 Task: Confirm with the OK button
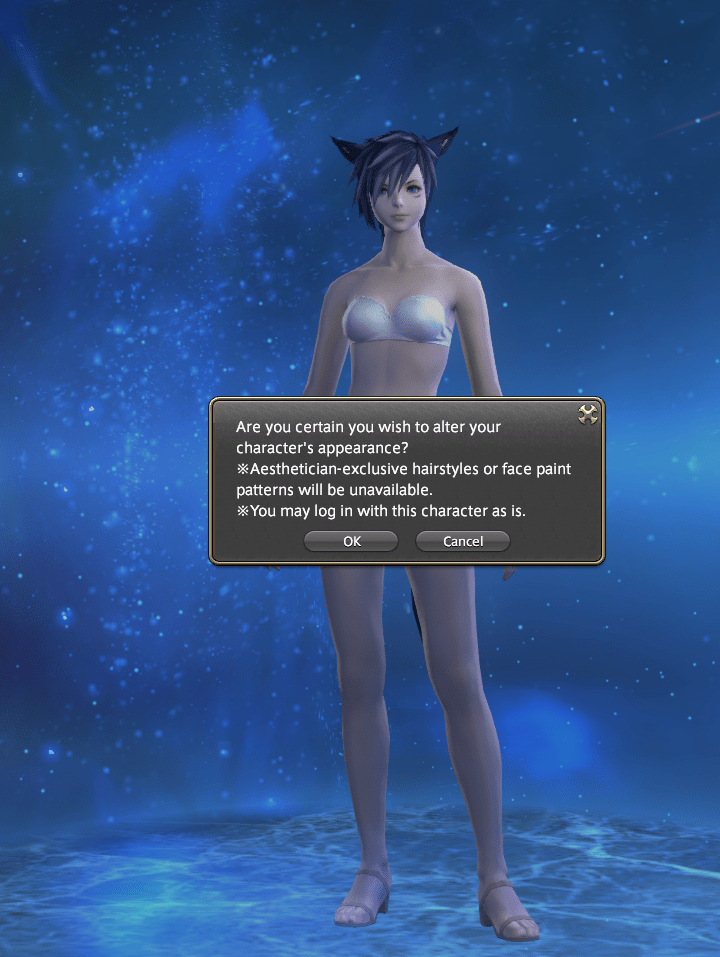(x=351, y=541)
